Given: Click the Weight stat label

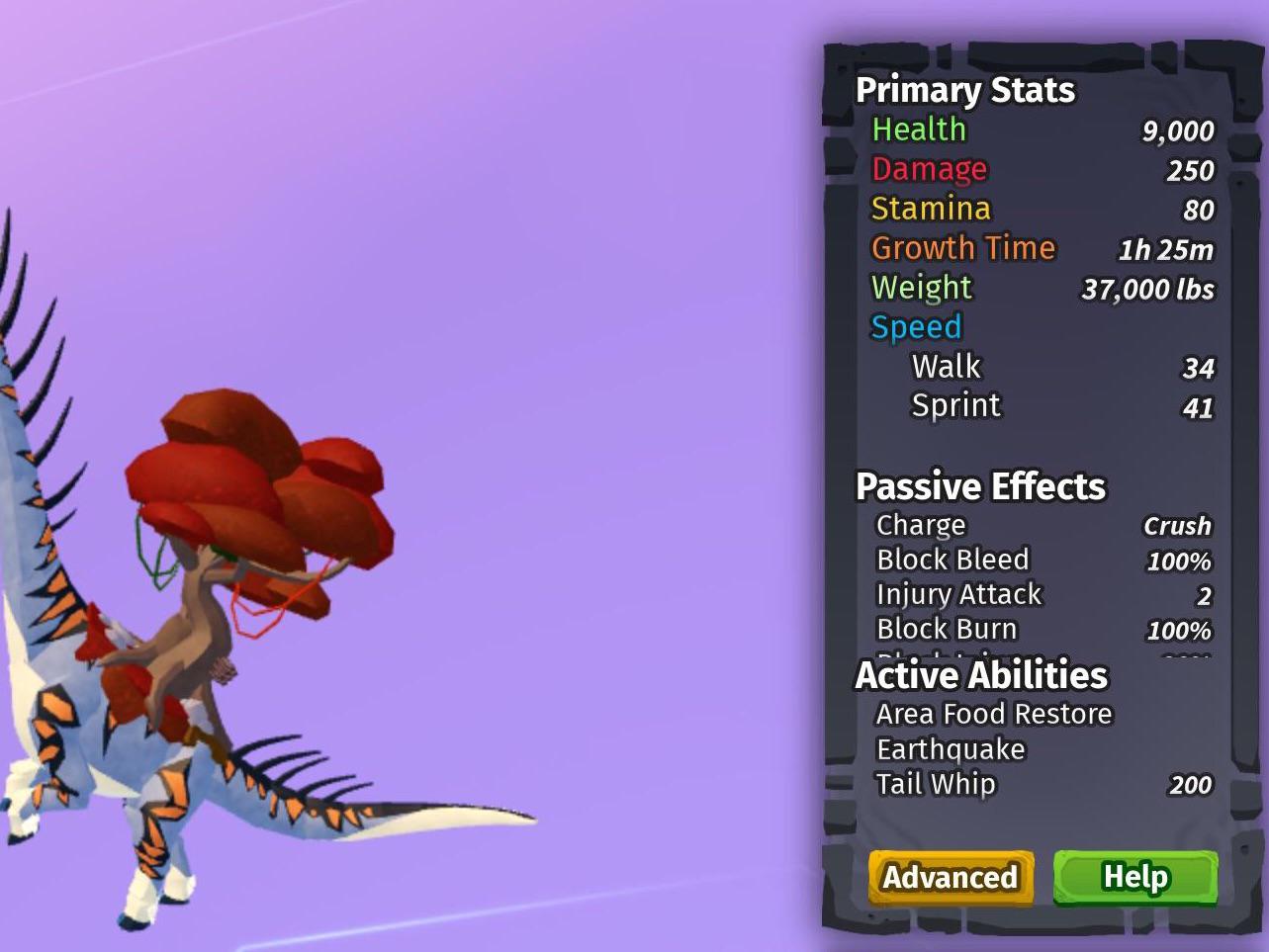Looking at the screenshot, I should click(921, 288).
